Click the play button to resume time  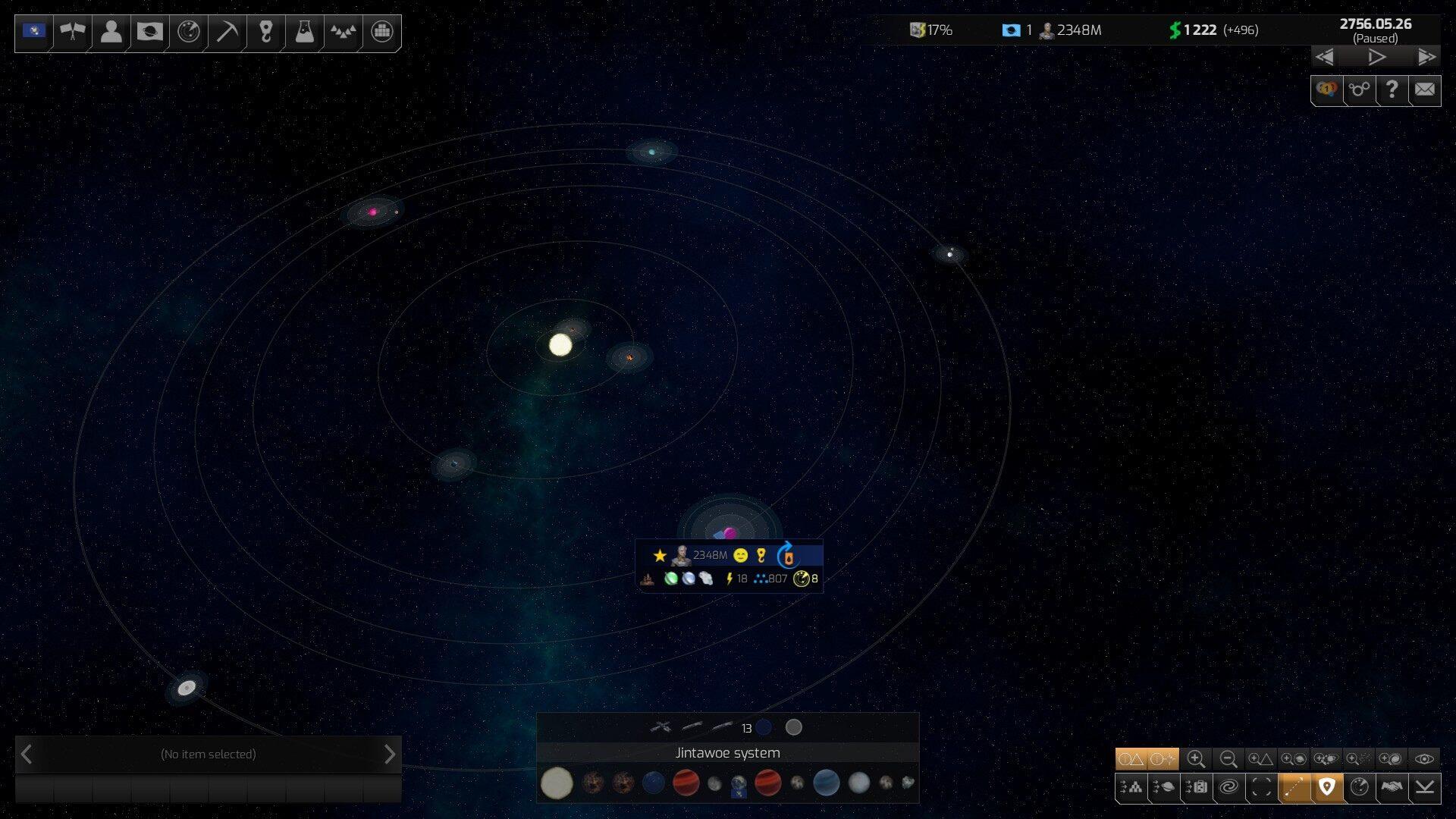point(1376,57)
